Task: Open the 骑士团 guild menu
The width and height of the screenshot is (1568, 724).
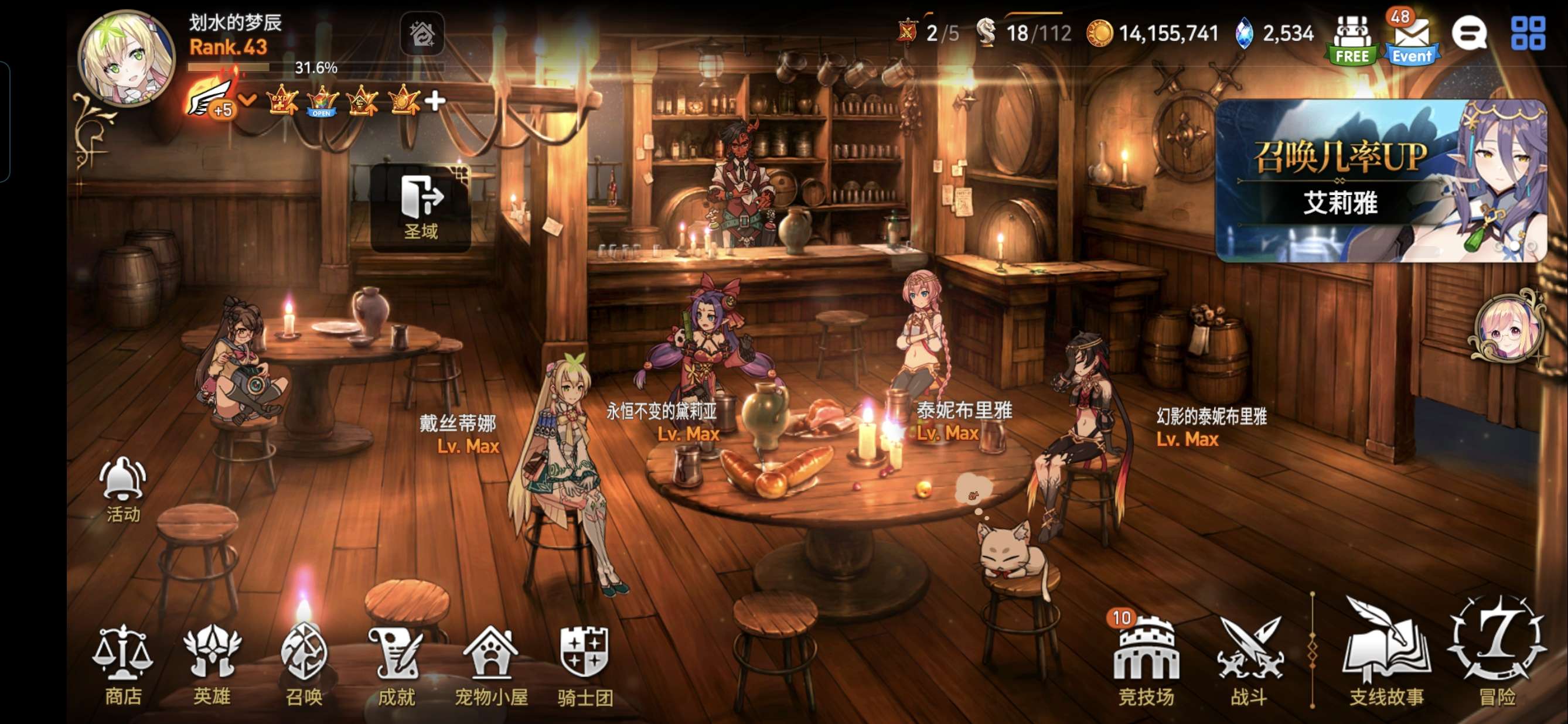Action: [x=584, y=664]
